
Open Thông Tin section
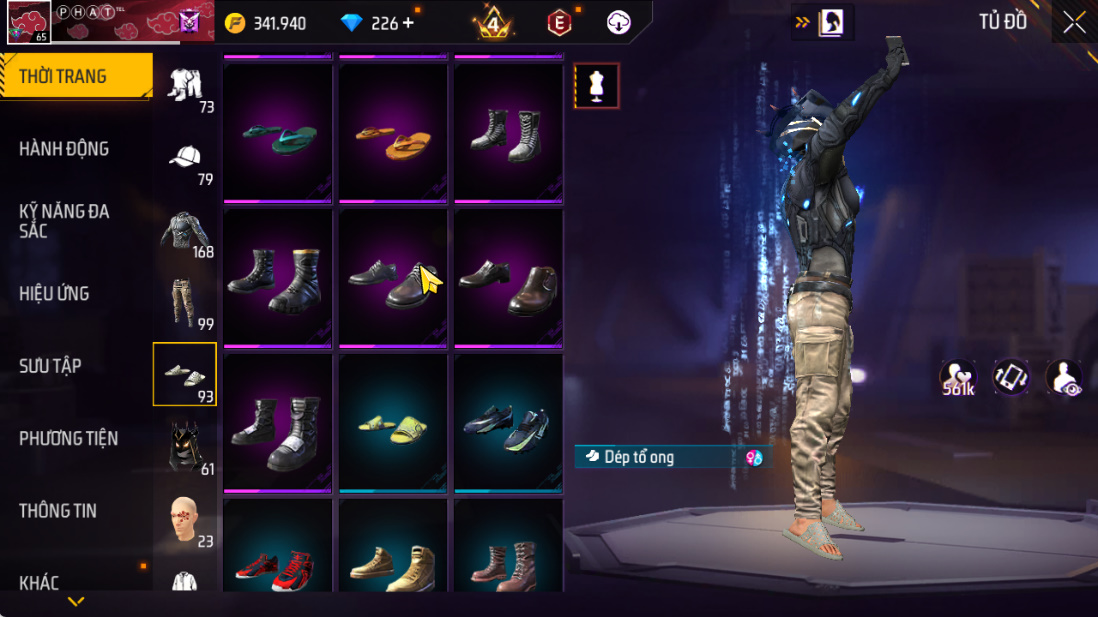click(58, 511)
